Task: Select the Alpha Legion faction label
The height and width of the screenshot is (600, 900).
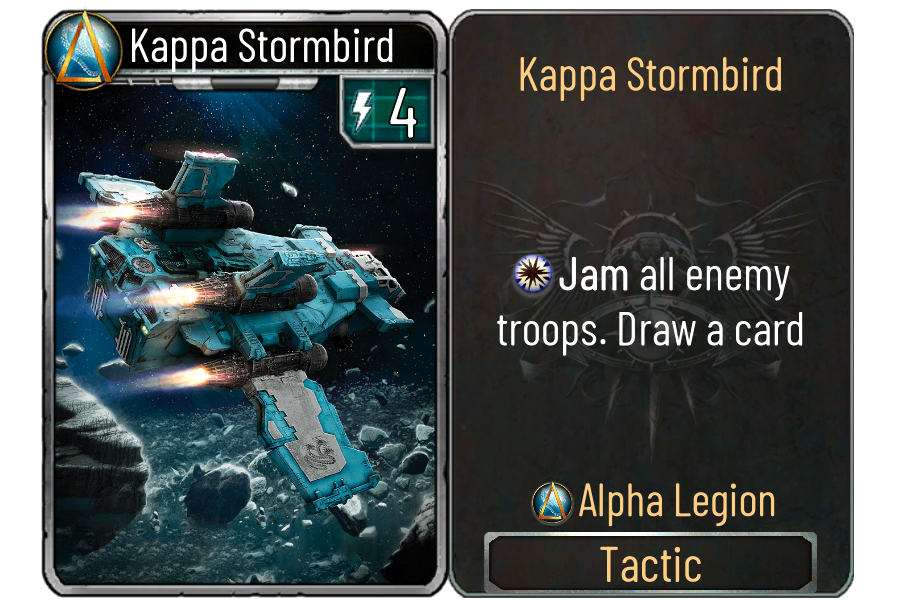Action: [x=676, y=501]
